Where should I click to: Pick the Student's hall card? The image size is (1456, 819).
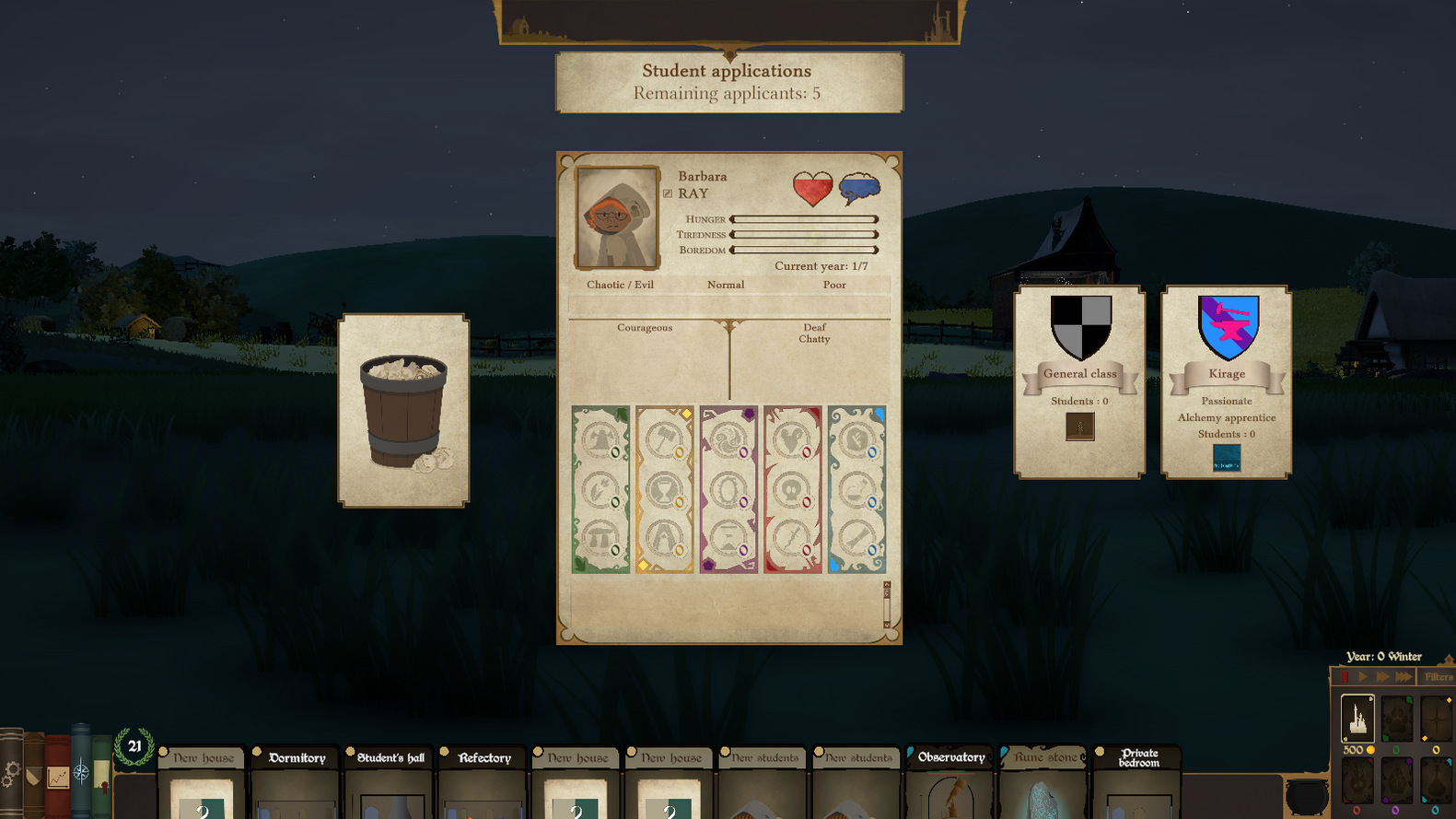point(390,779)
